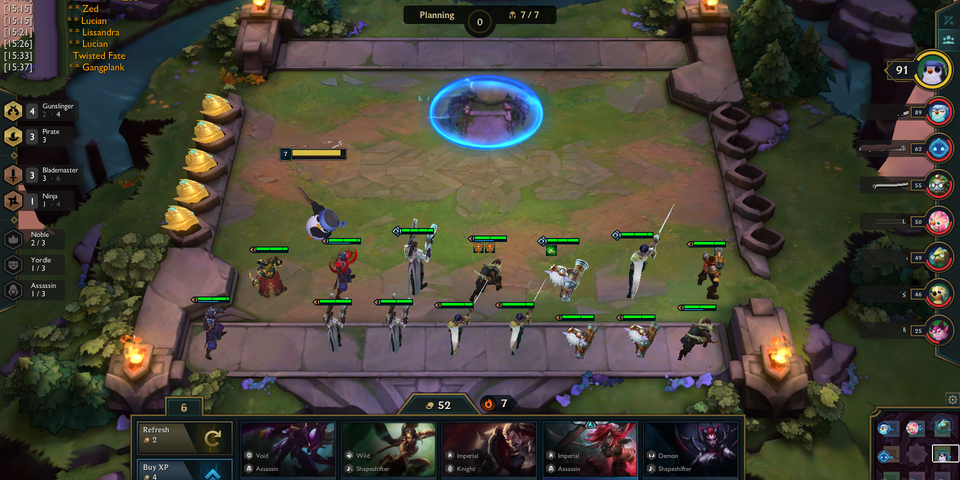
Task: Open settings via the gear icon
Action: click(x=951, y=400)
